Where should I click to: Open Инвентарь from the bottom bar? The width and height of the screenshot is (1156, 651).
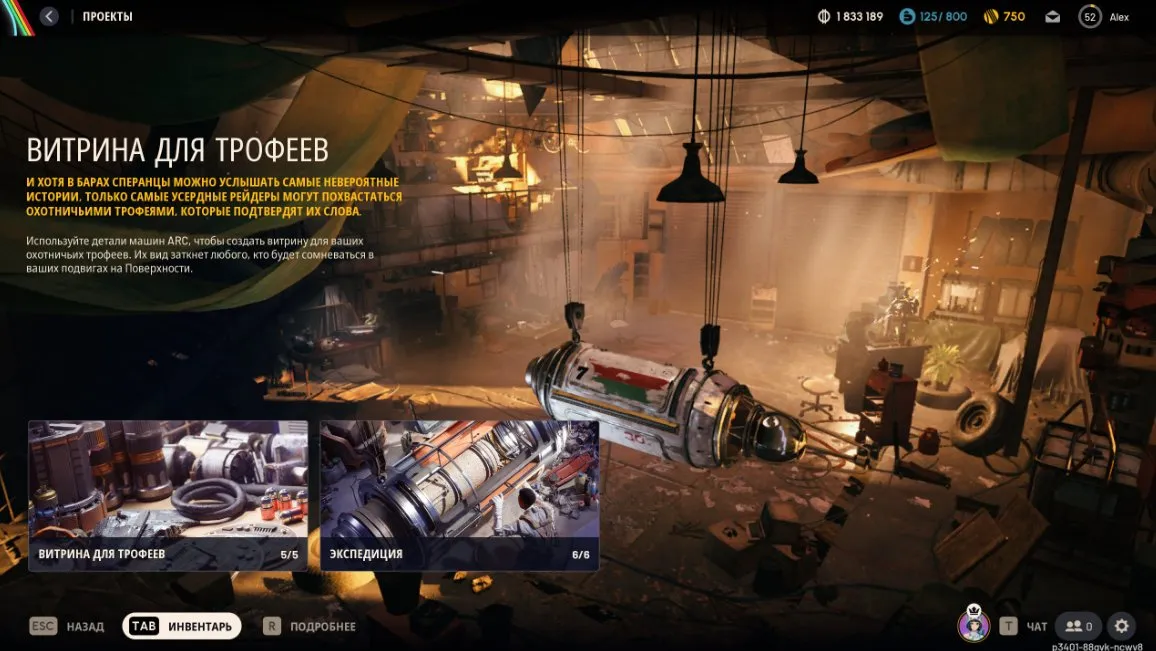click(182, 626)
